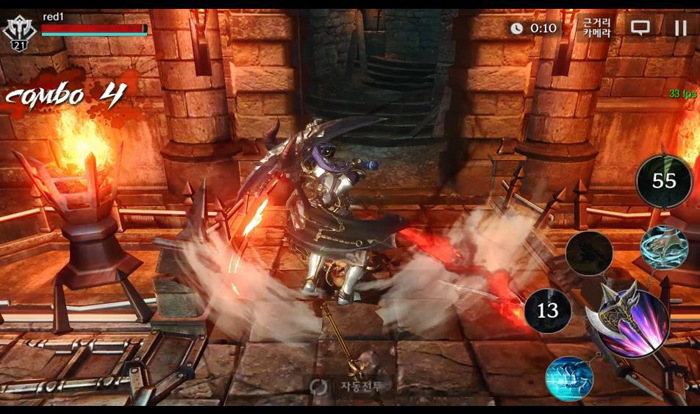Use the skill showing cooldown 13
This screenshot has height=414, width=700.
[x=547, y=311]
